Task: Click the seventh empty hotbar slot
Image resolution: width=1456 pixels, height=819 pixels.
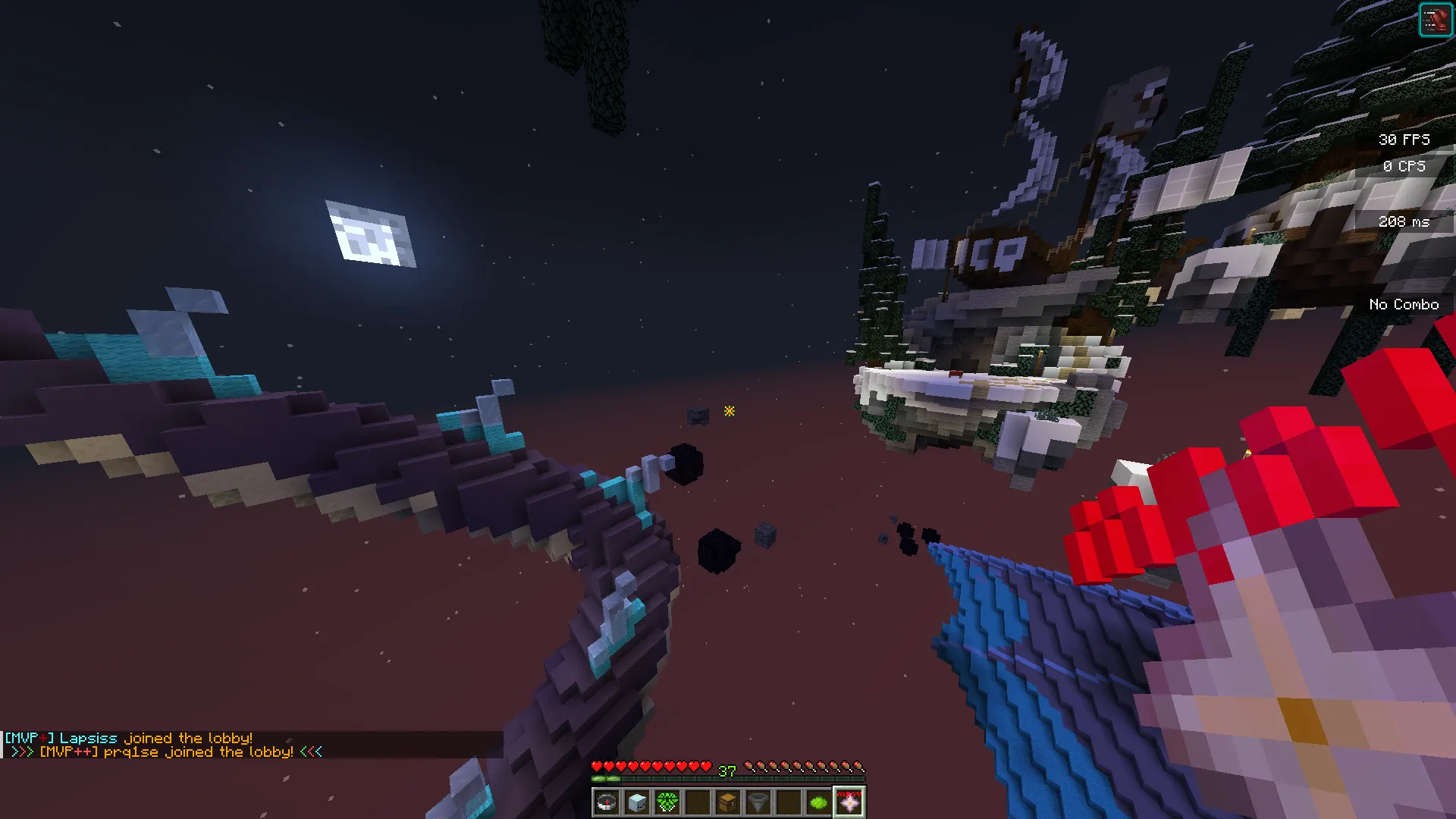Action: point(789,802)
